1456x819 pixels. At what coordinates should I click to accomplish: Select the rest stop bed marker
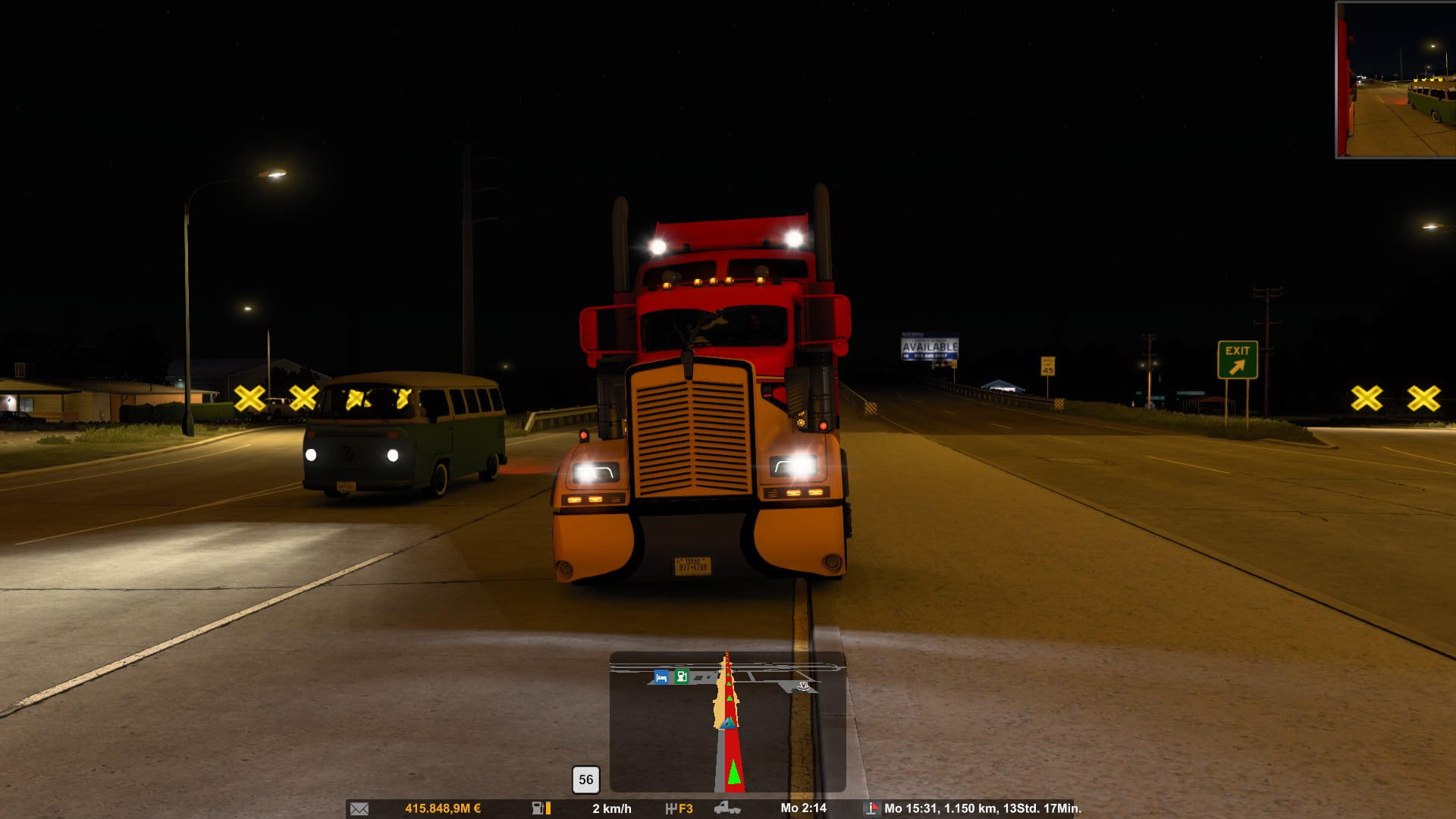click(x=661, y=677)
